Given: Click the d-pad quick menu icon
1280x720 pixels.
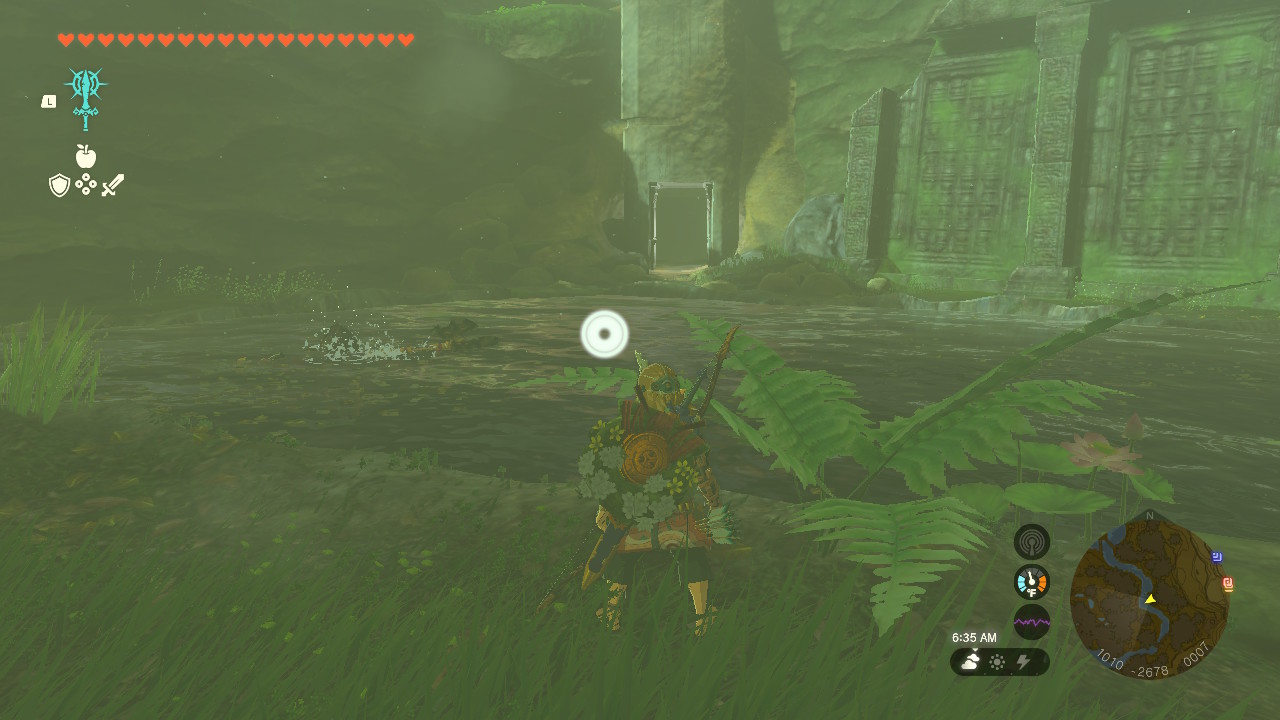Looking at the screenshot, I should (x=86, y=186).
